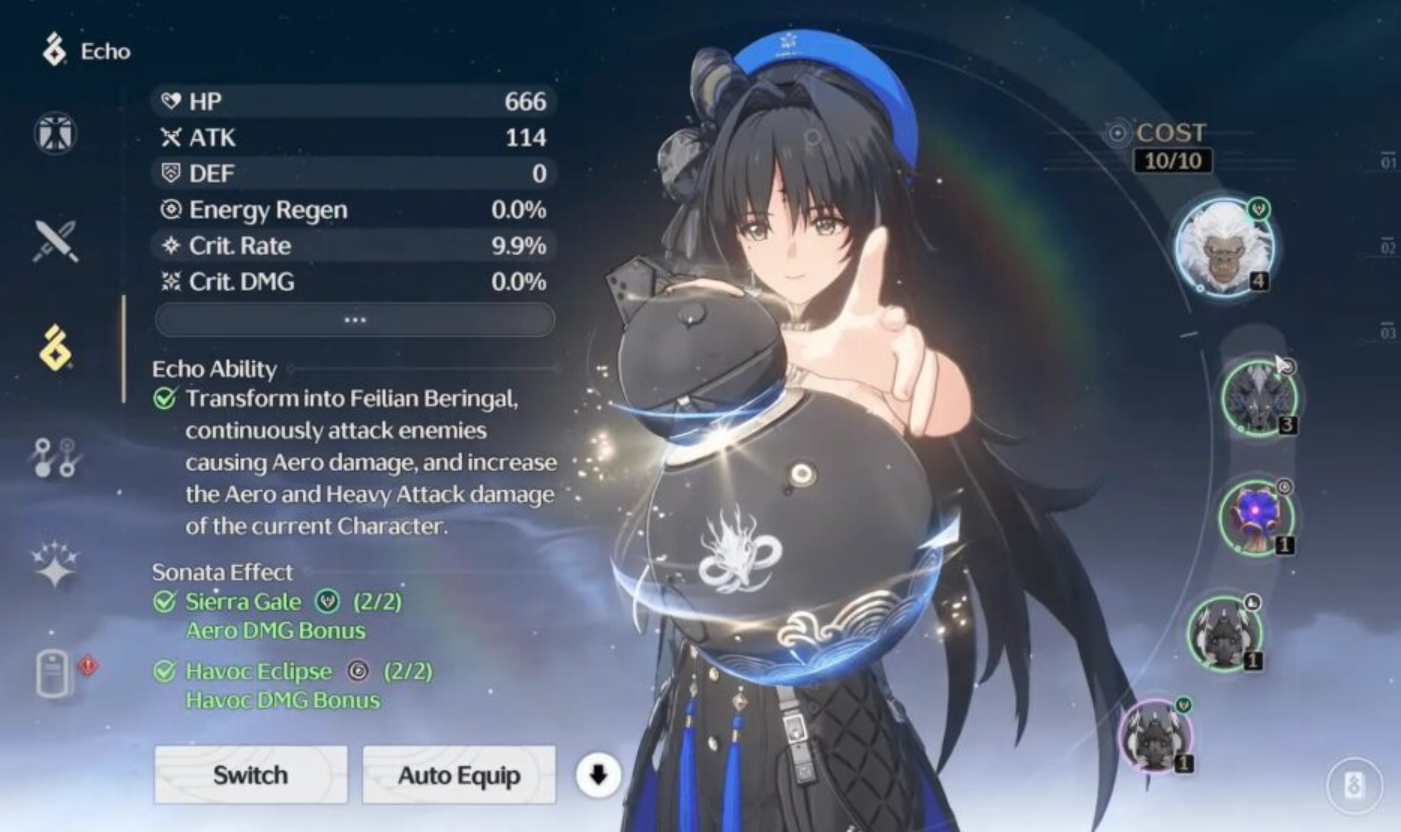Viewport: 1401px width, 832px height.
Task: Click the Switch button
Action: 250,775
